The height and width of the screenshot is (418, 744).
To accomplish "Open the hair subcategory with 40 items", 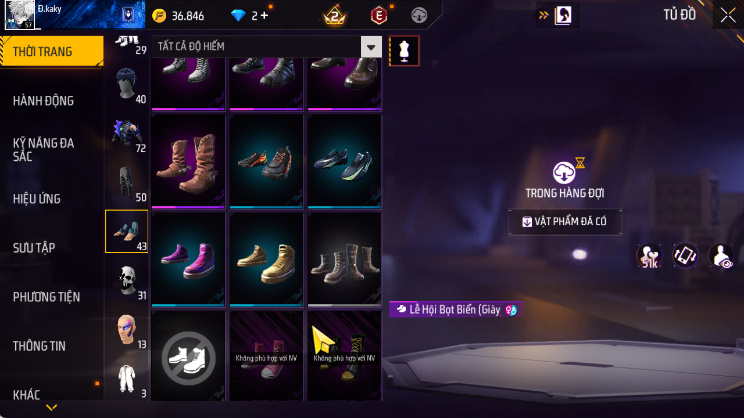I will tap(127, 87).
